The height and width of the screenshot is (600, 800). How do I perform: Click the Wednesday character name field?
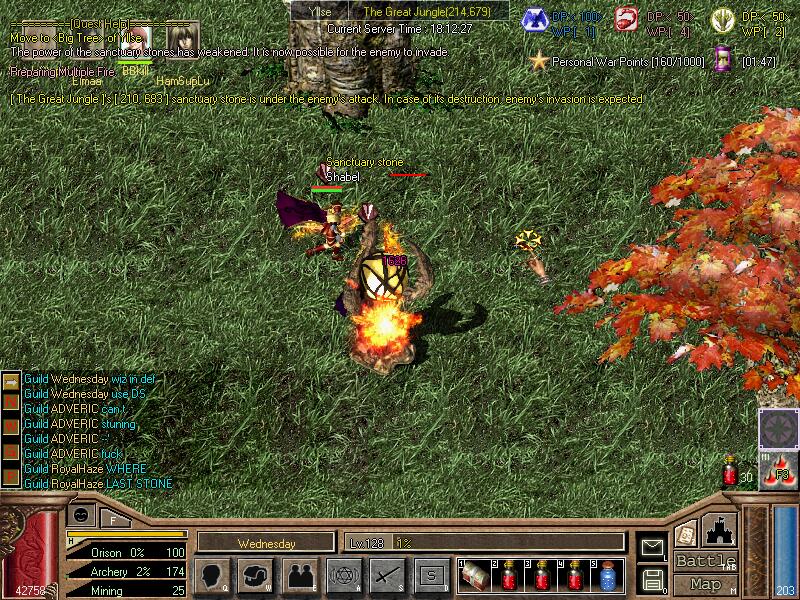(x=266, y=544)
